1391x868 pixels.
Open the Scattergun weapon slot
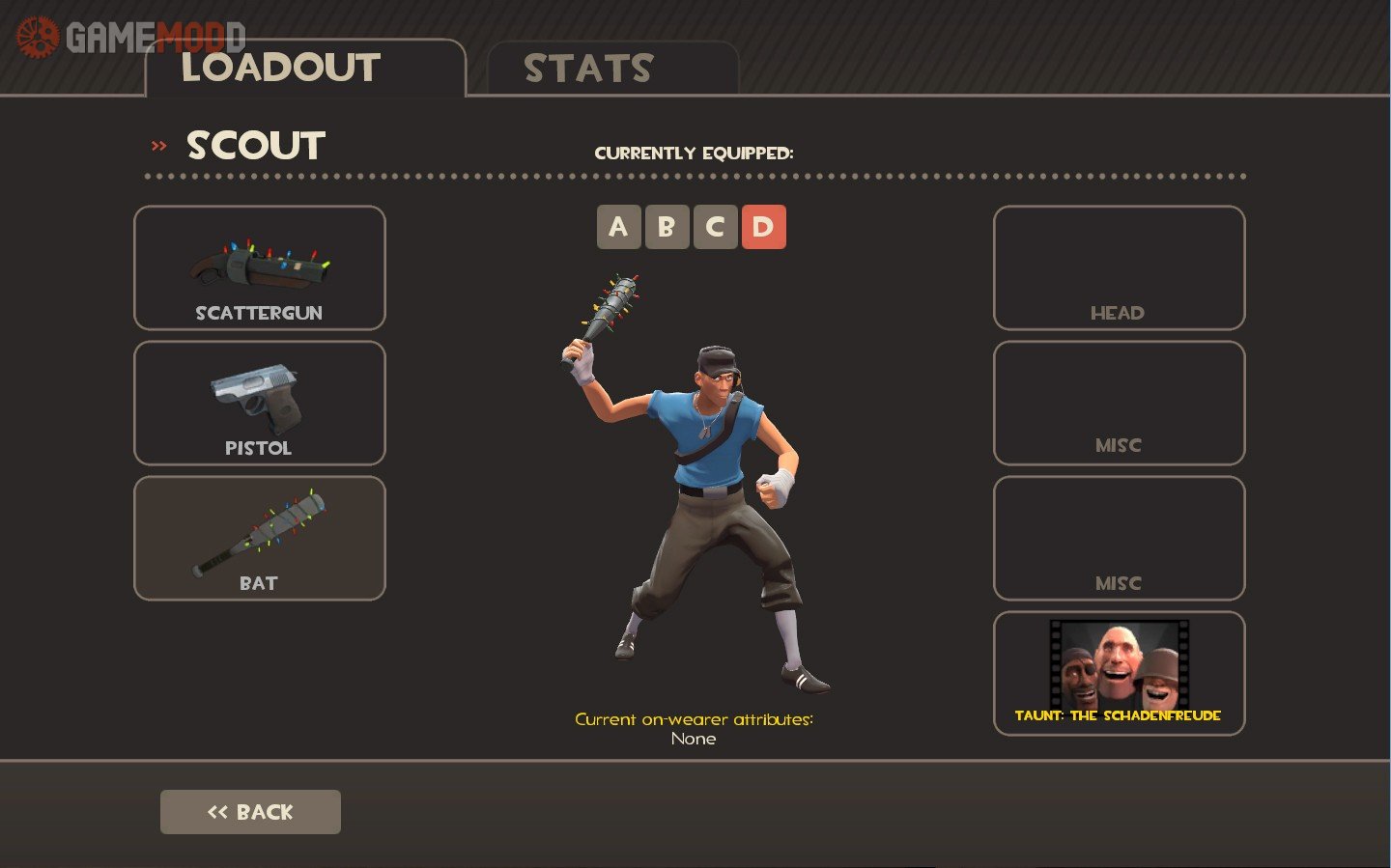[259, 268]
